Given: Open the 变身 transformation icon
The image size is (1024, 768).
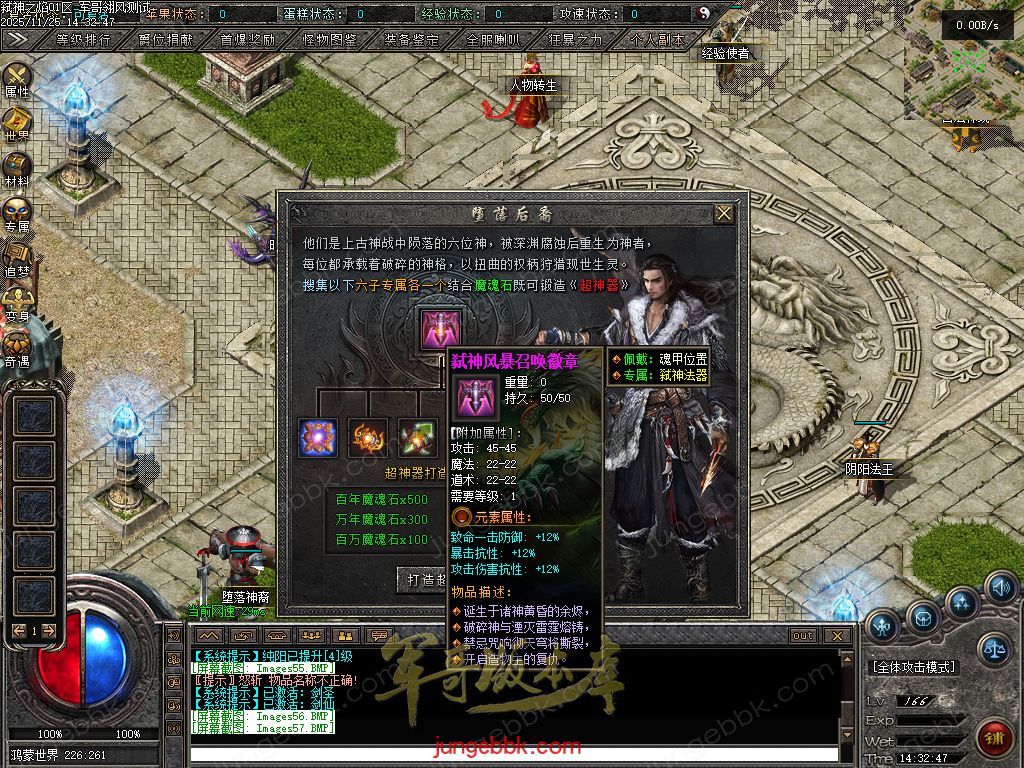Looking at the screenshot, I should [x=17, y=302].
